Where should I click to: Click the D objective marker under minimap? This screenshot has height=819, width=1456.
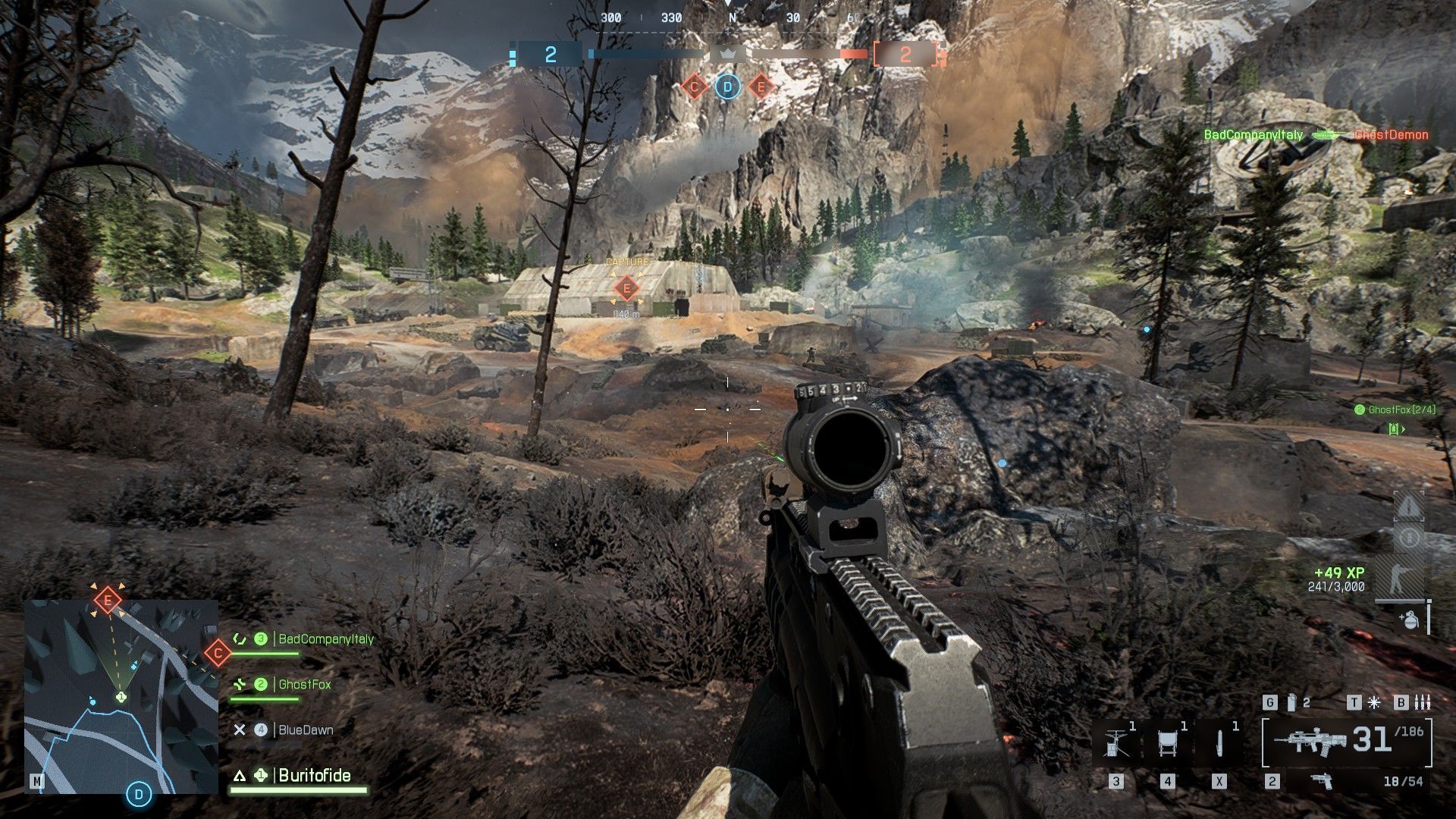[139, 794]
